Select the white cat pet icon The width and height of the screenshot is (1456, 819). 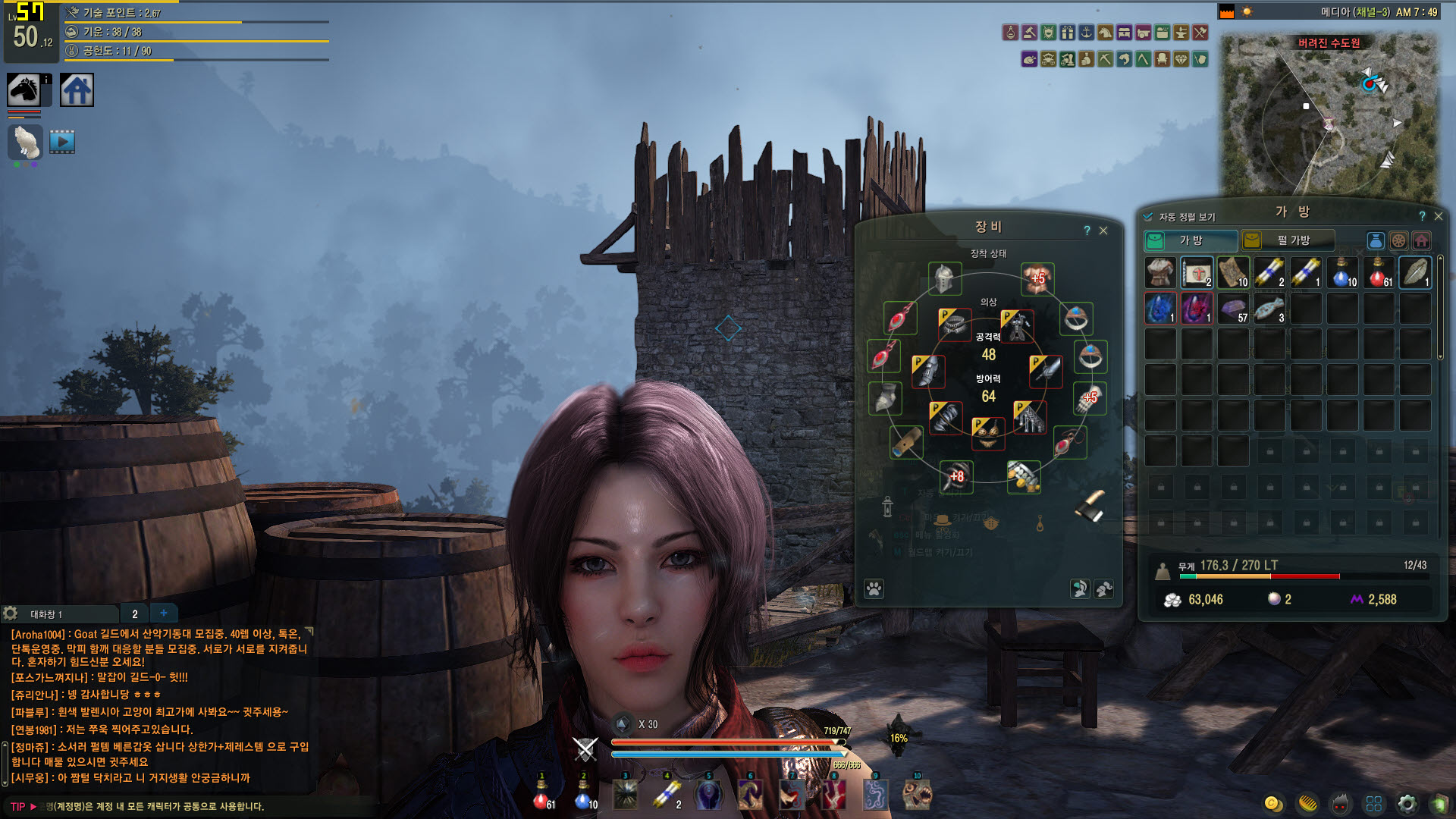pos(25,143)
